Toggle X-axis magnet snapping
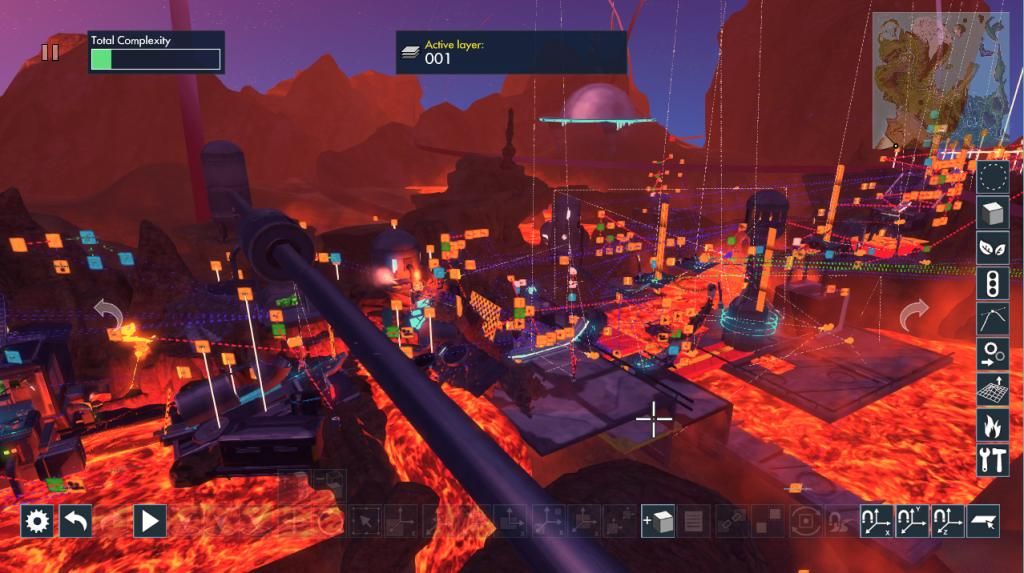The height and width of the screenshot is (573, 1024). click(876, 521)
